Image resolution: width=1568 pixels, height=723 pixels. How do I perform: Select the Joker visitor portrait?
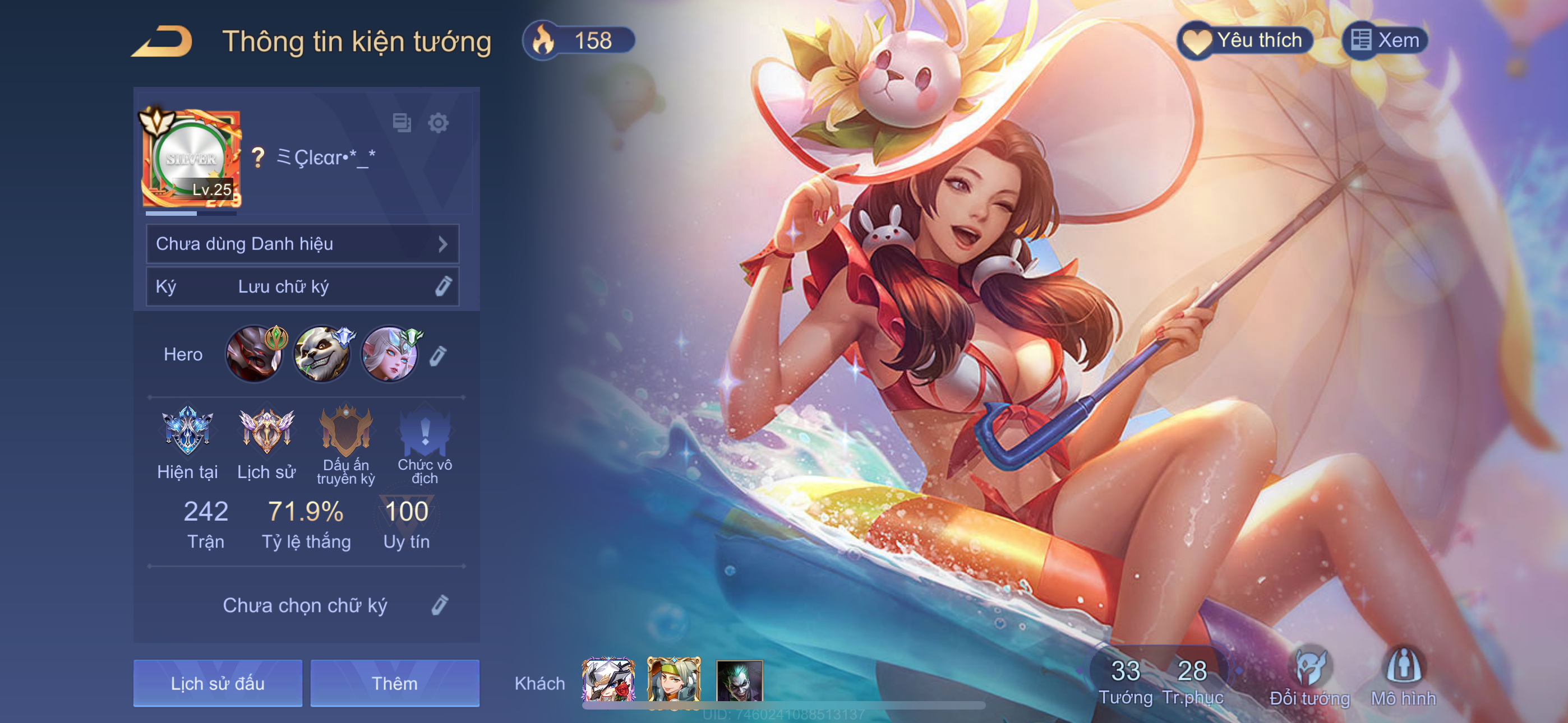(739, 680)
